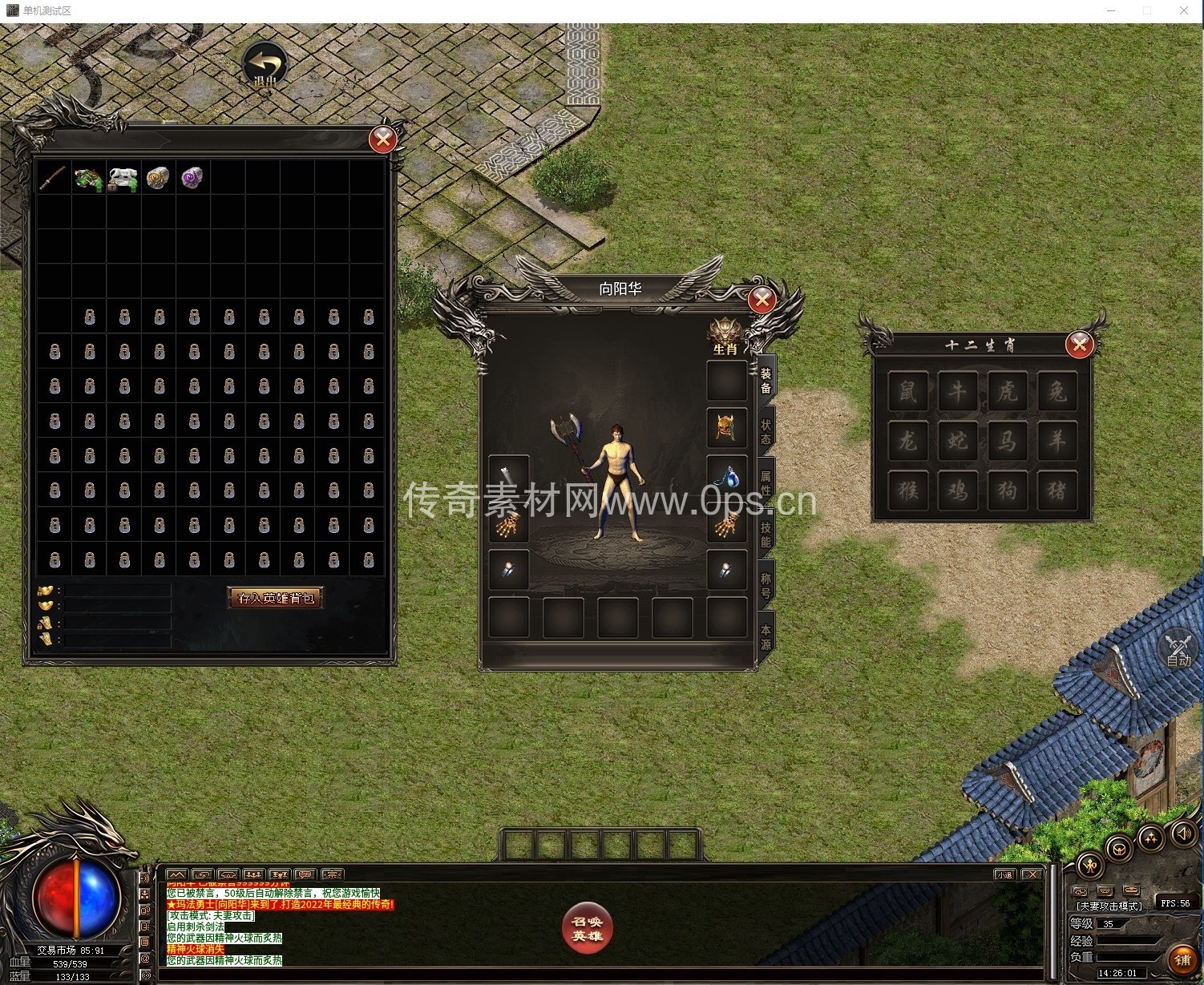
Task: Close the twelve zodiac panel
Action: 1079,345
